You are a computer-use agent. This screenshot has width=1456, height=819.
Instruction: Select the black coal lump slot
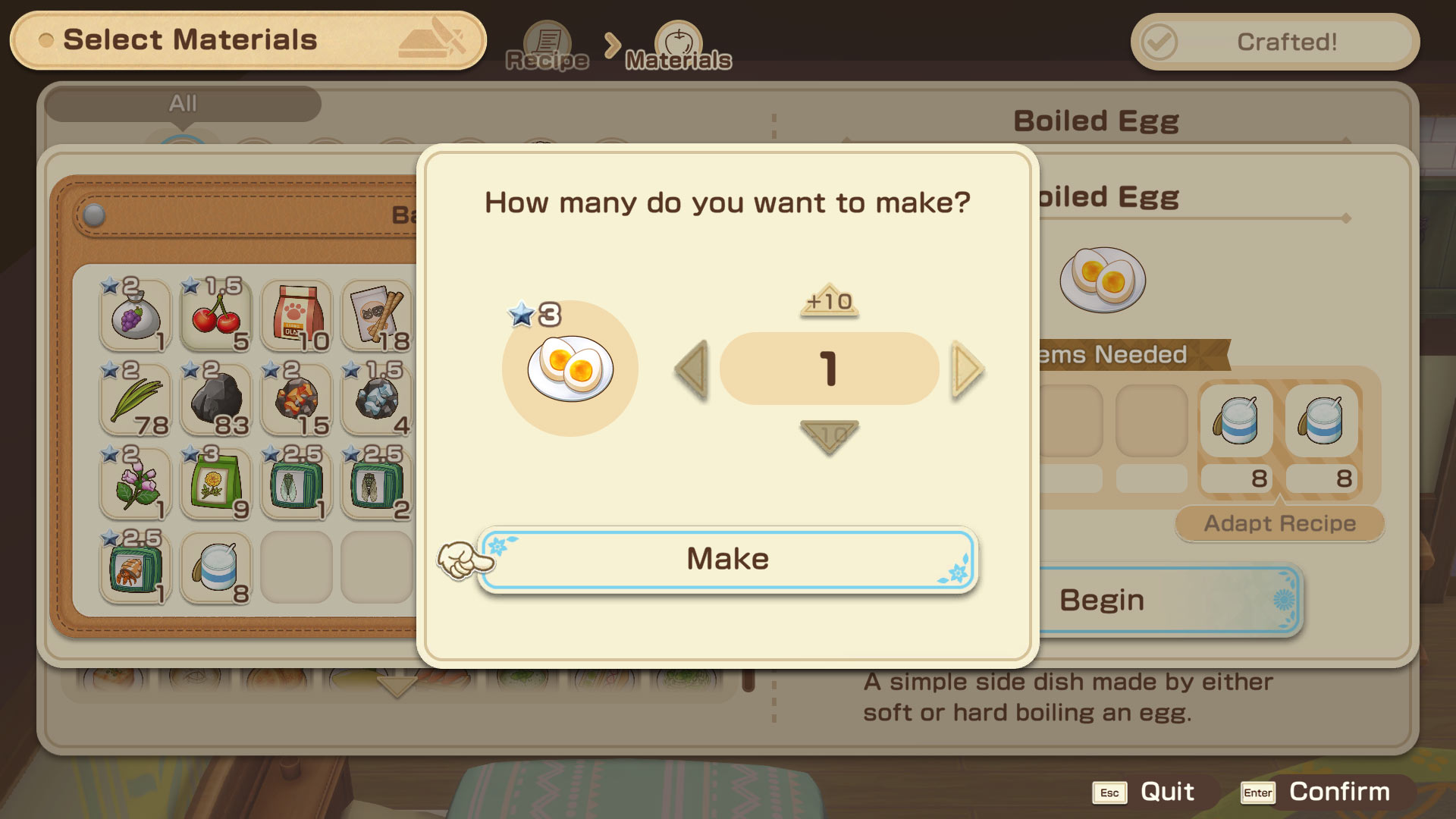tap(216, 400)
